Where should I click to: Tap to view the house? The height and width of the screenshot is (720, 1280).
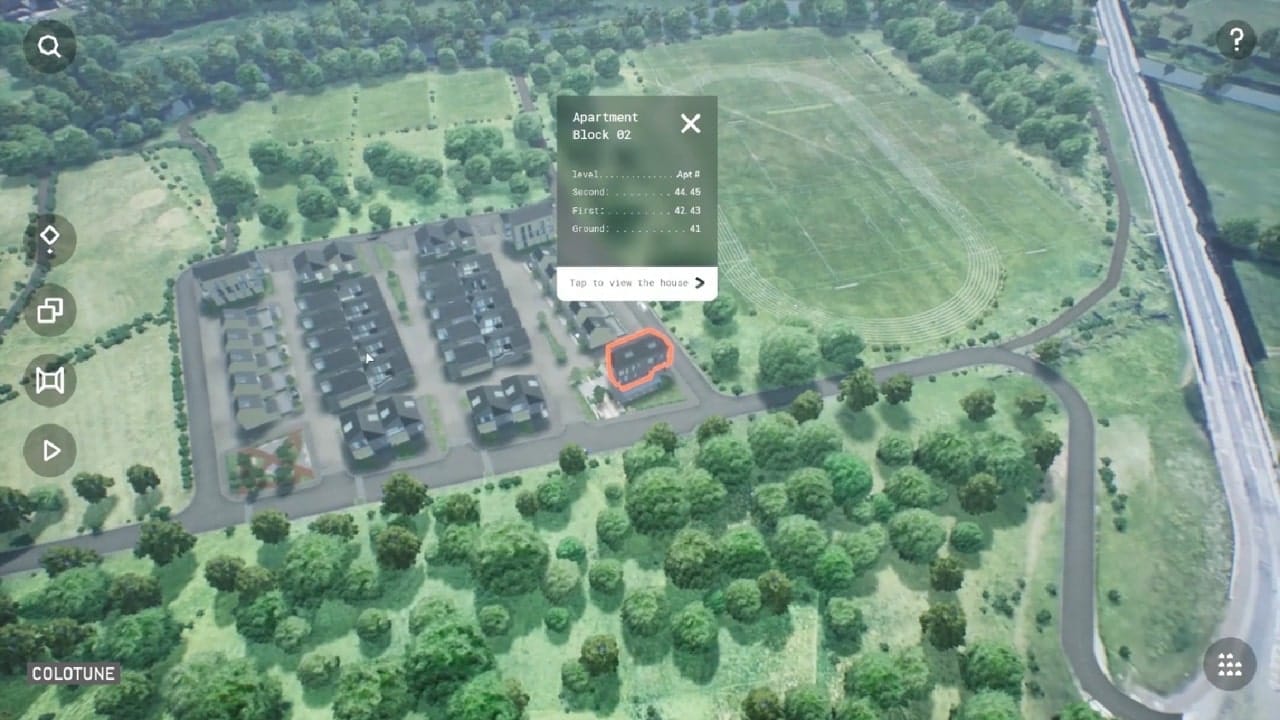(x=637, y=283)
